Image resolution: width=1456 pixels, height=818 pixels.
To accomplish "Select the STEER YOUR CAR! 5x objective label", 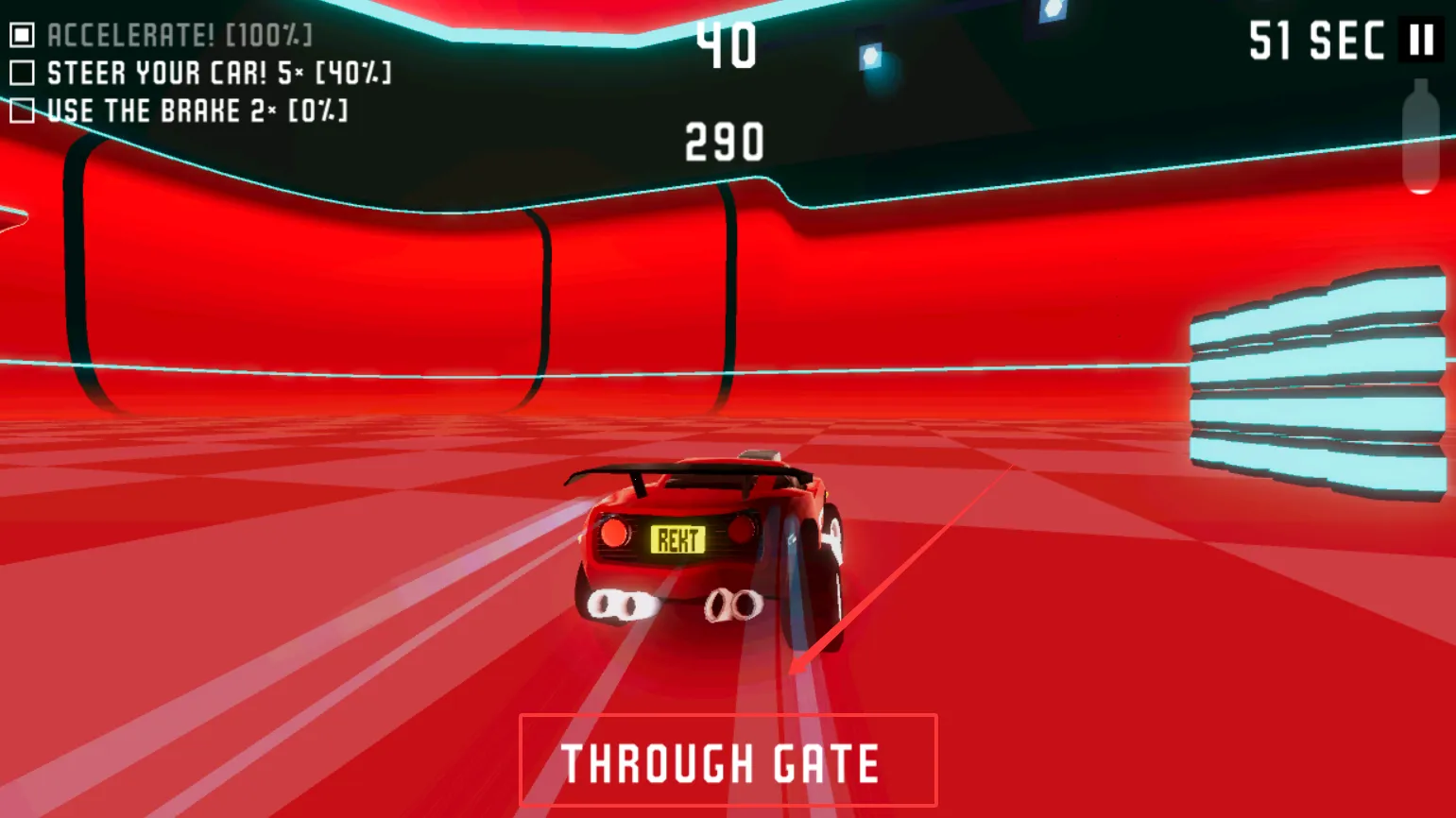I will 222,73.
